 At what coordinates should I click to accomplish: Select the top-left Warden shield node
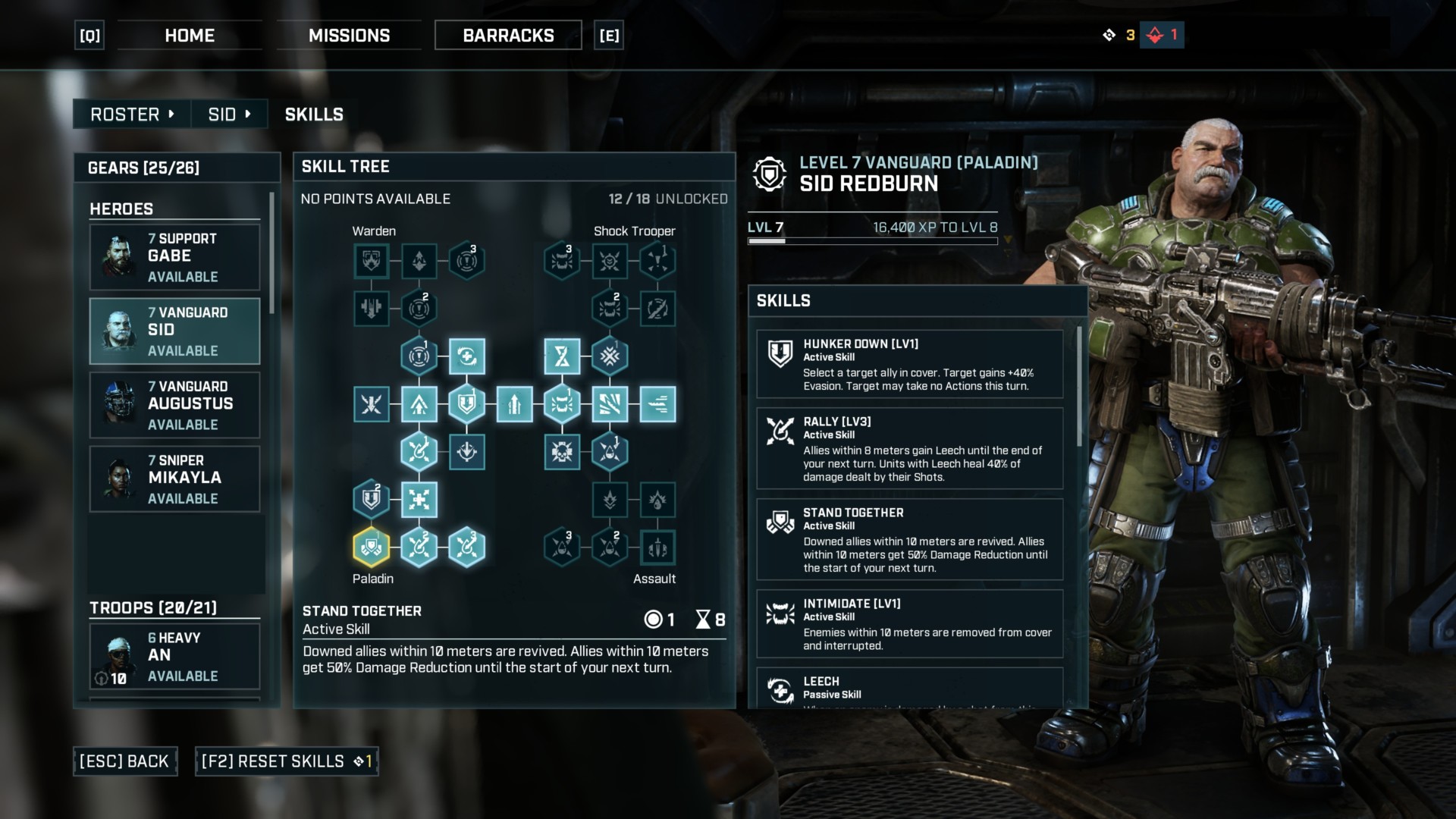(372, 261)
